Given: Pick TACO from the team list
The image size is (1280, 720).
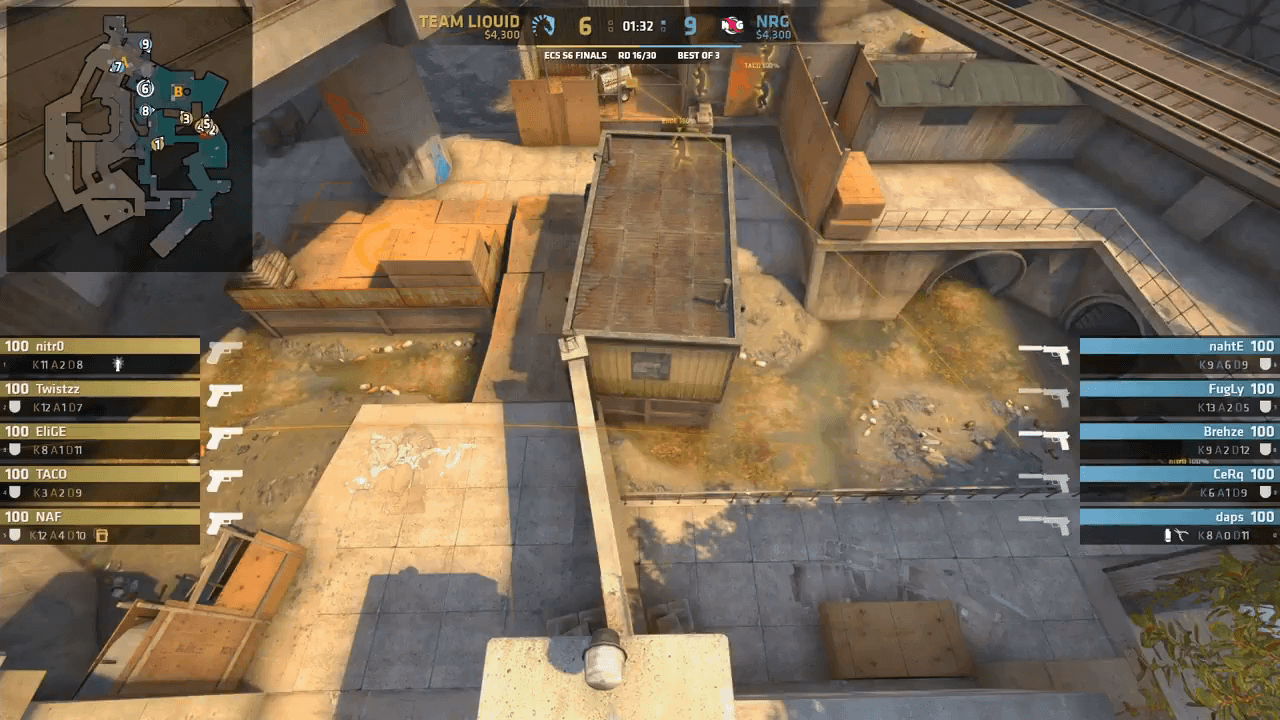Looking at the screenshot, I should pyautogui.click(x=100, y=484).
